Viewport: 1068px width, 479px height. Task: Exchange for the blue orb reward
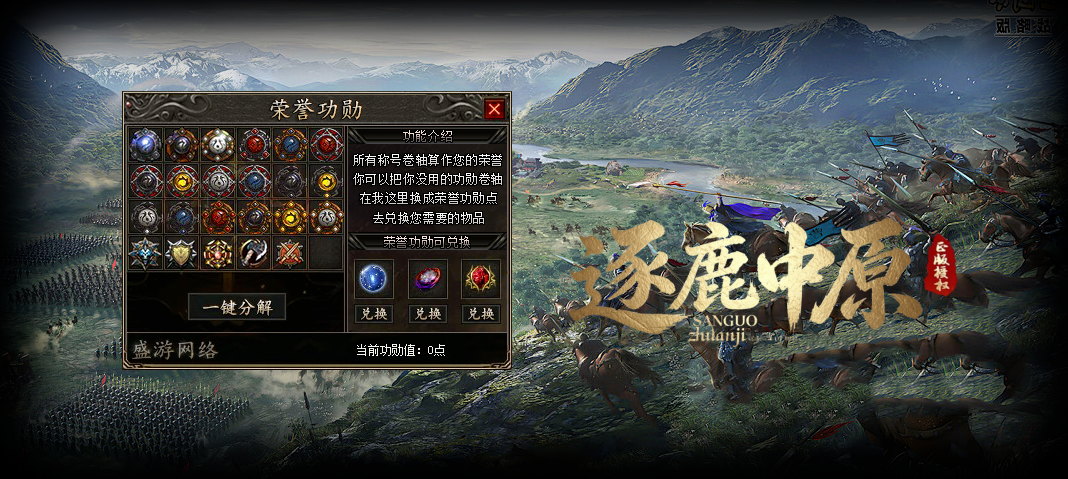373,313
